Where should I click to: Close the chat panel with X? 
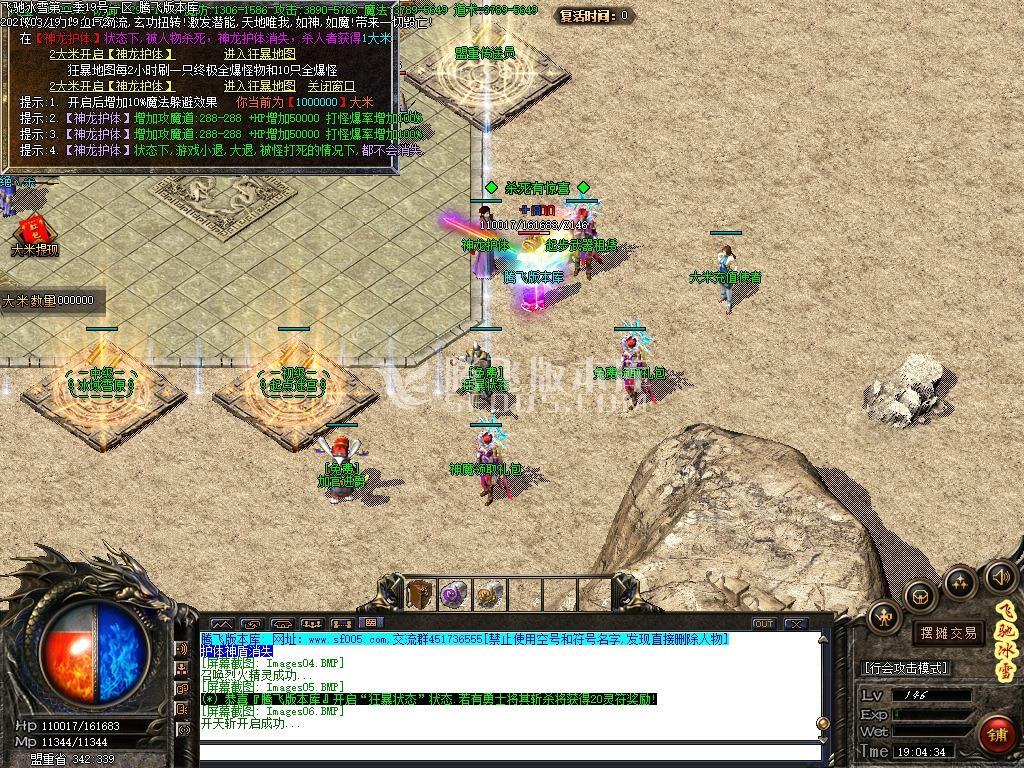click(796, 624)
